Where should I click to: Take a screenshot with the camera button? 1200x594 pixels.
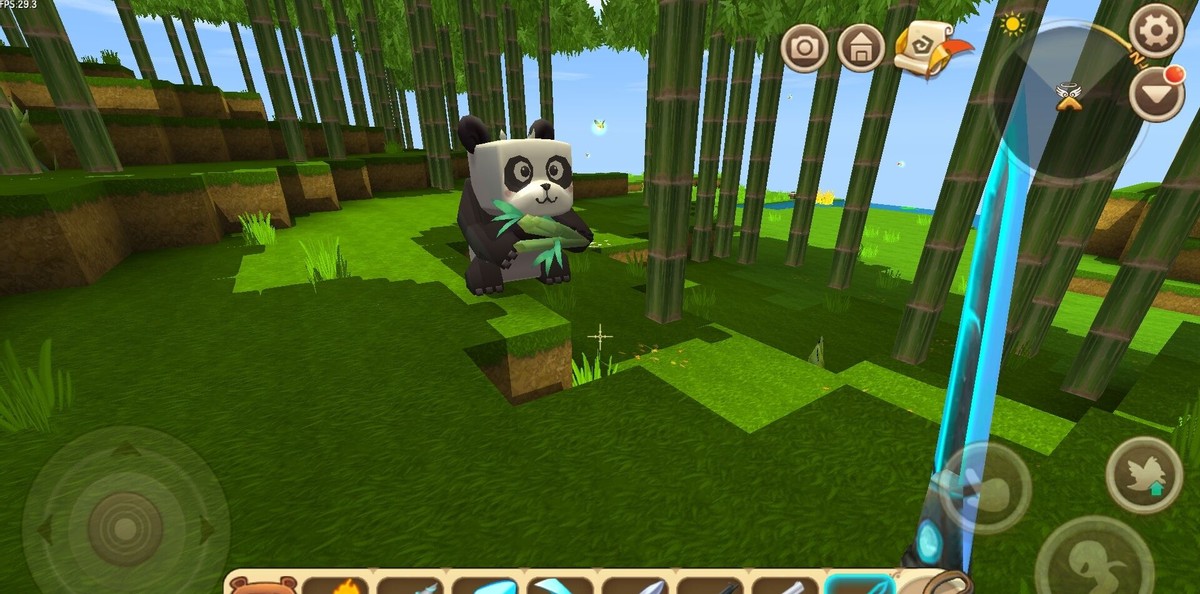(804, 47)
